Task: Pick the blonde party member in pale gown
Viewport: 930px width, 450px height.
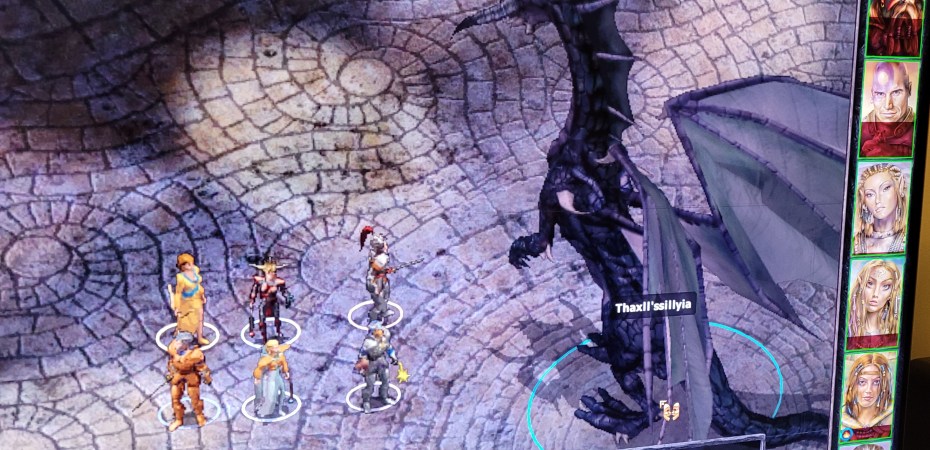Action: [270, 378]
